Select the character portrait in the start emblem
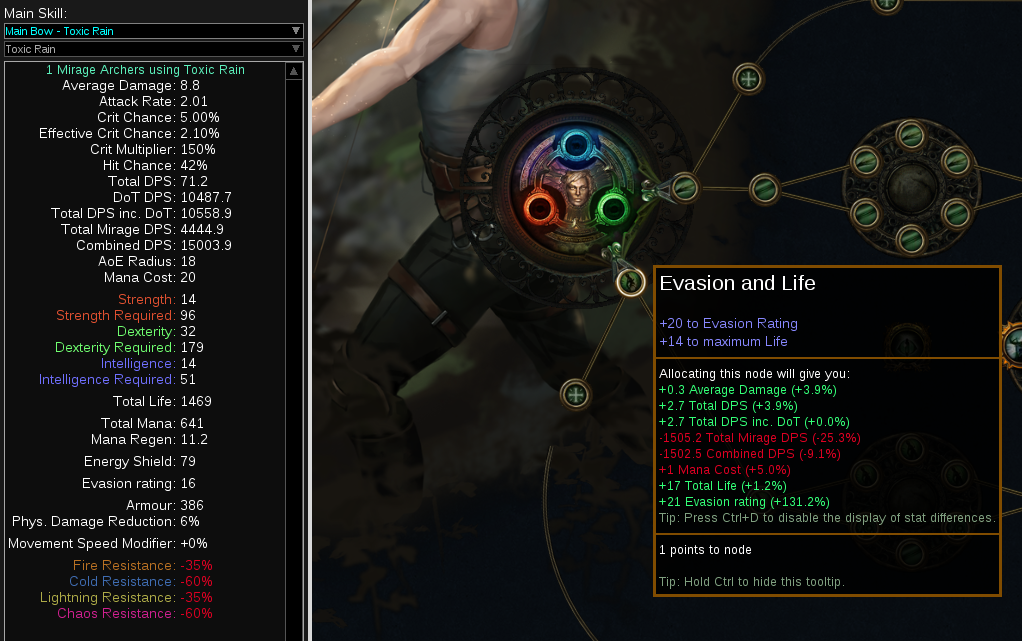The image size is (1022, 641). click(x=575, y=190)
